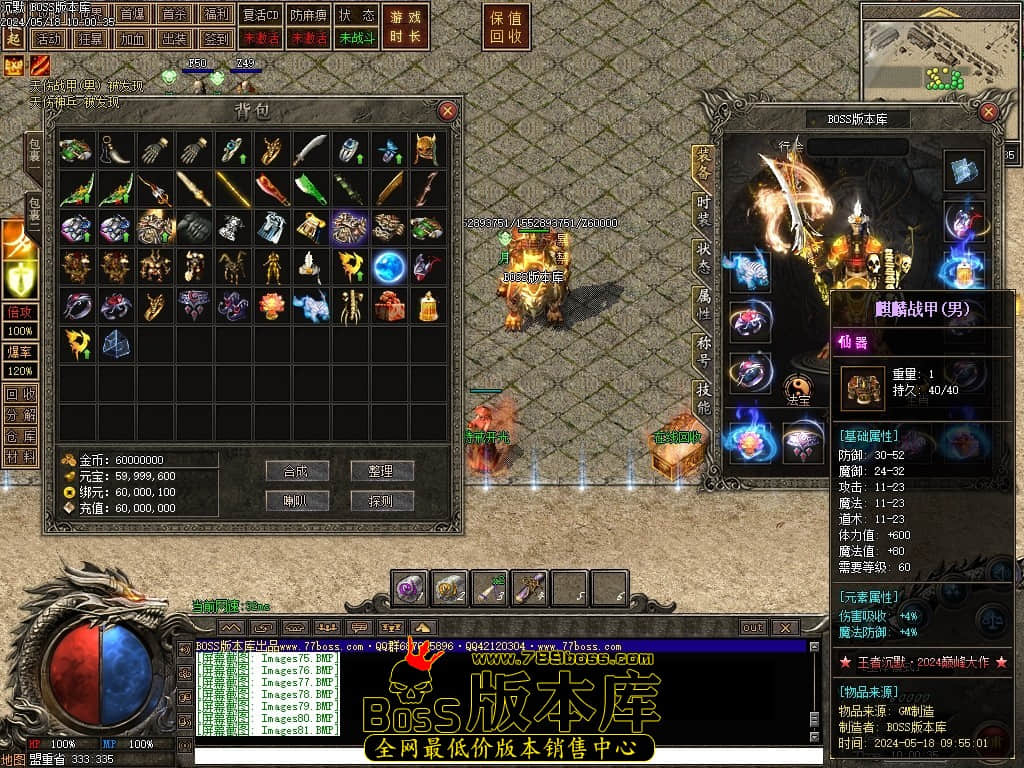Screen dimensions: 1024x768
Task: Select the blue glowing orb in the bag
Action: point(388,266)
